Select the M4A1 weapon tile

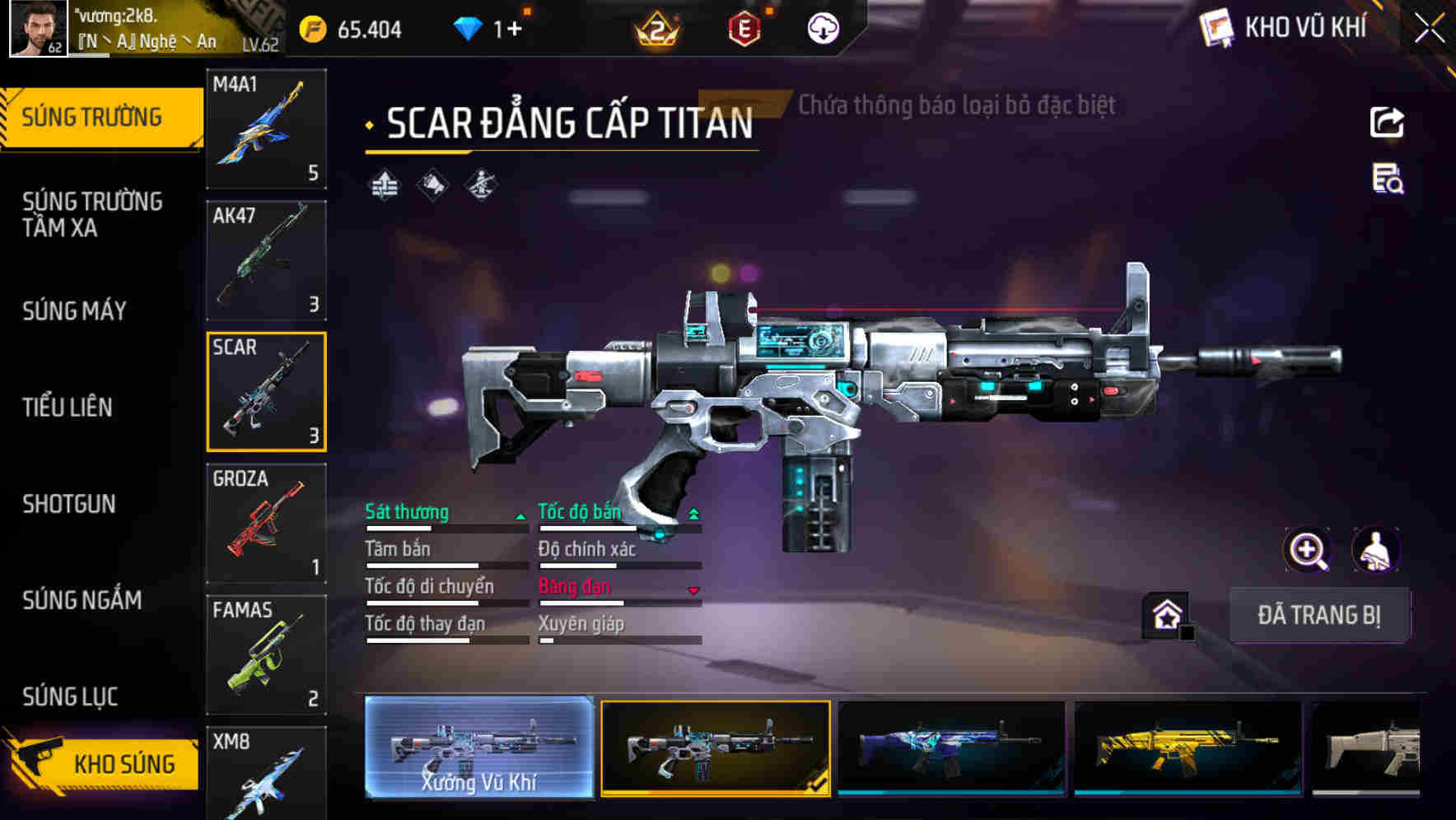coord(266,128)
